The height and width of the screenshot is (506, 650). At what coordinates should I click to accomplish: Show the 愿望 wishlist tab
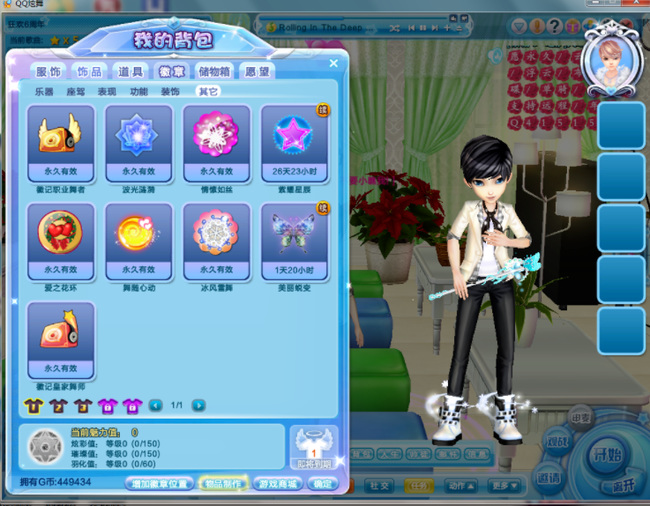pyautogui.click(x=257, y=71)
